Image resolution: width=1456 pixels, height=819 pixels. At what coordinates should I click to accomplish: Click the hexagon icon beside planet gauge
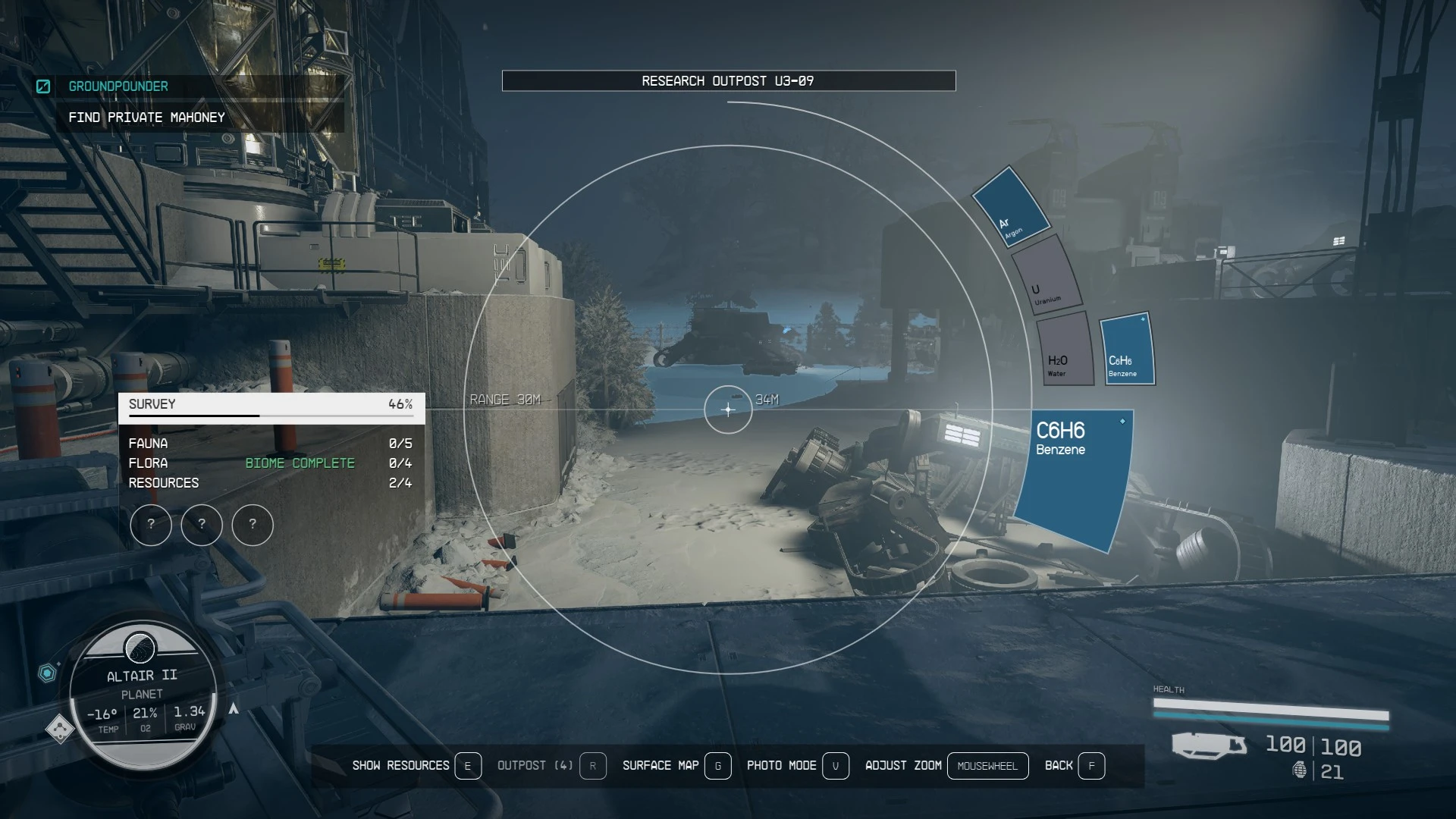[47, 673]
